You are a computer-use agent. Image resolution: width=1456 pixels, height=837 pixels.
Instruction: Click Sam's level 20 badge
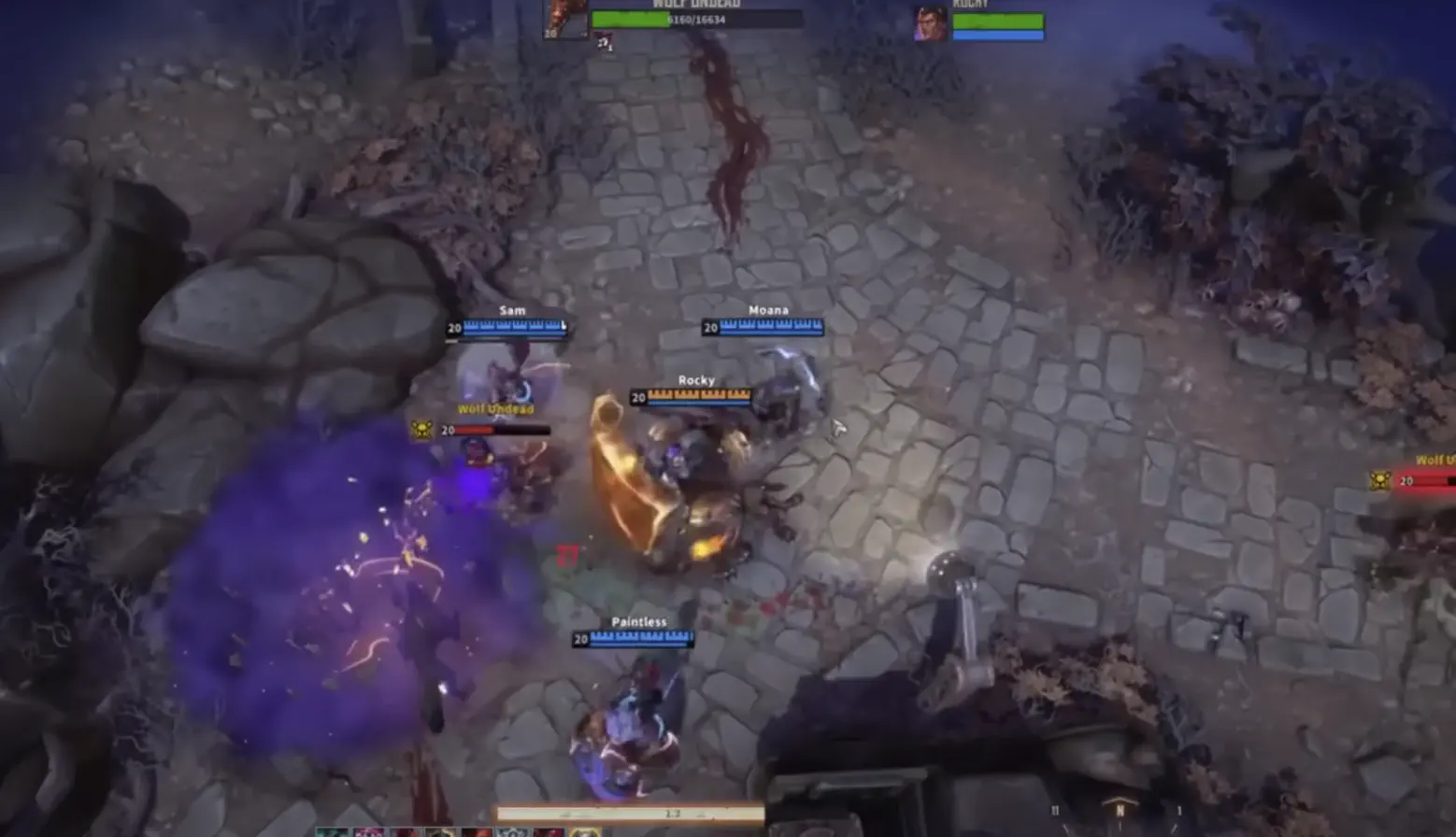tap(454, 328)
